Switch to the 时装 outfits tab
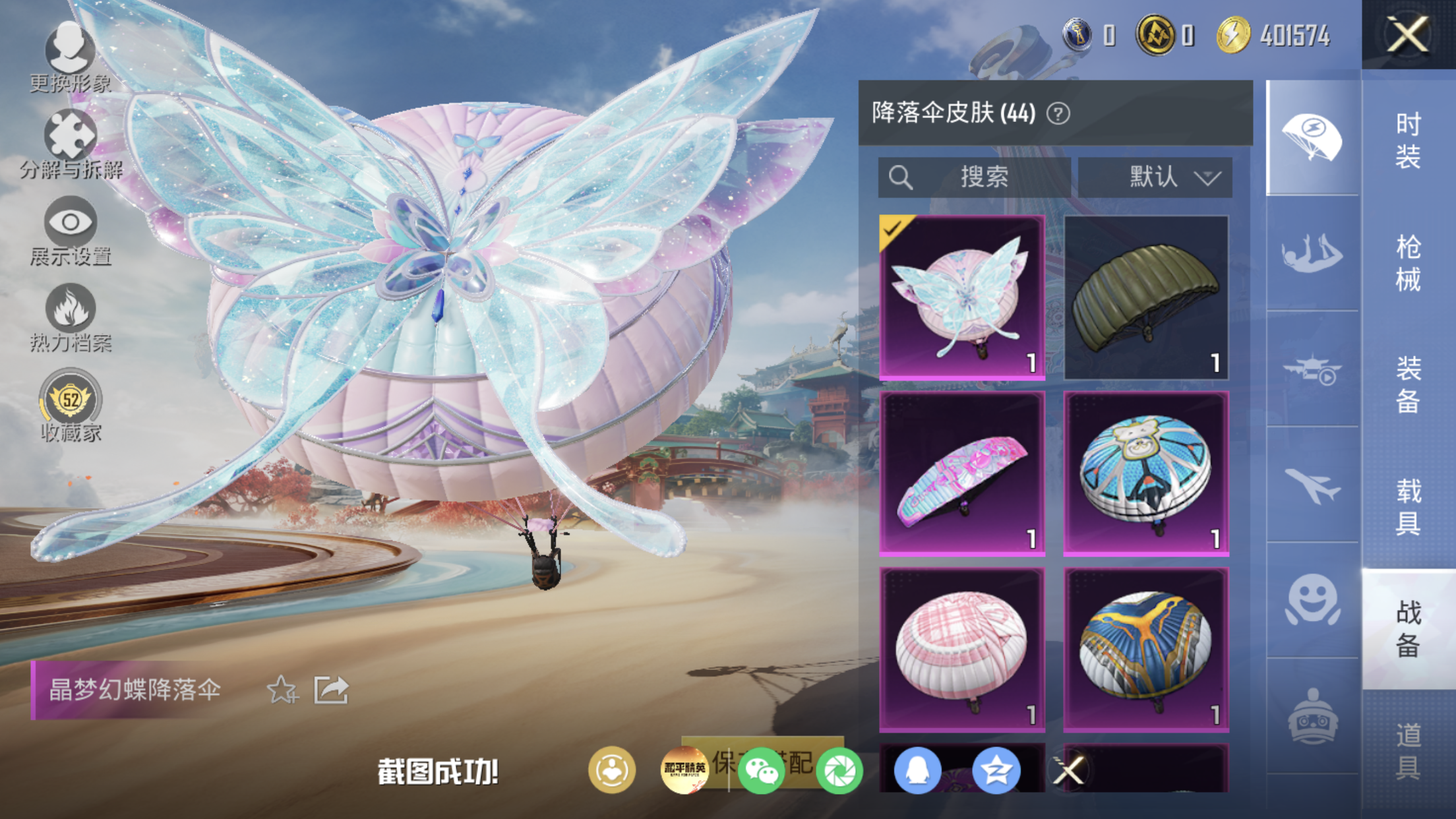 click(1409, 140)
